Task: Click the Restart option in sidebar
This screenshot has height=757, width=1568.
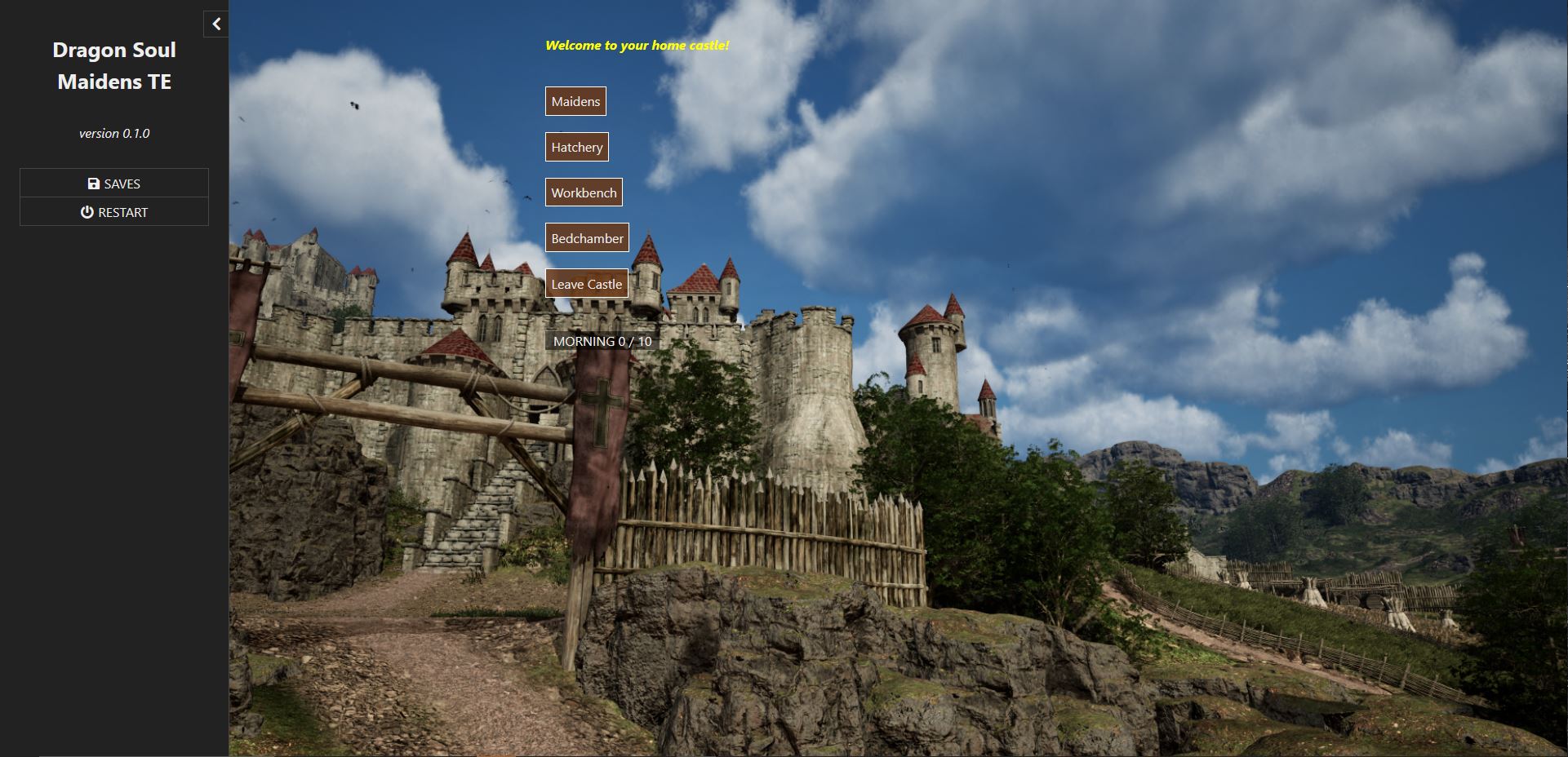Action: (114, 212)
